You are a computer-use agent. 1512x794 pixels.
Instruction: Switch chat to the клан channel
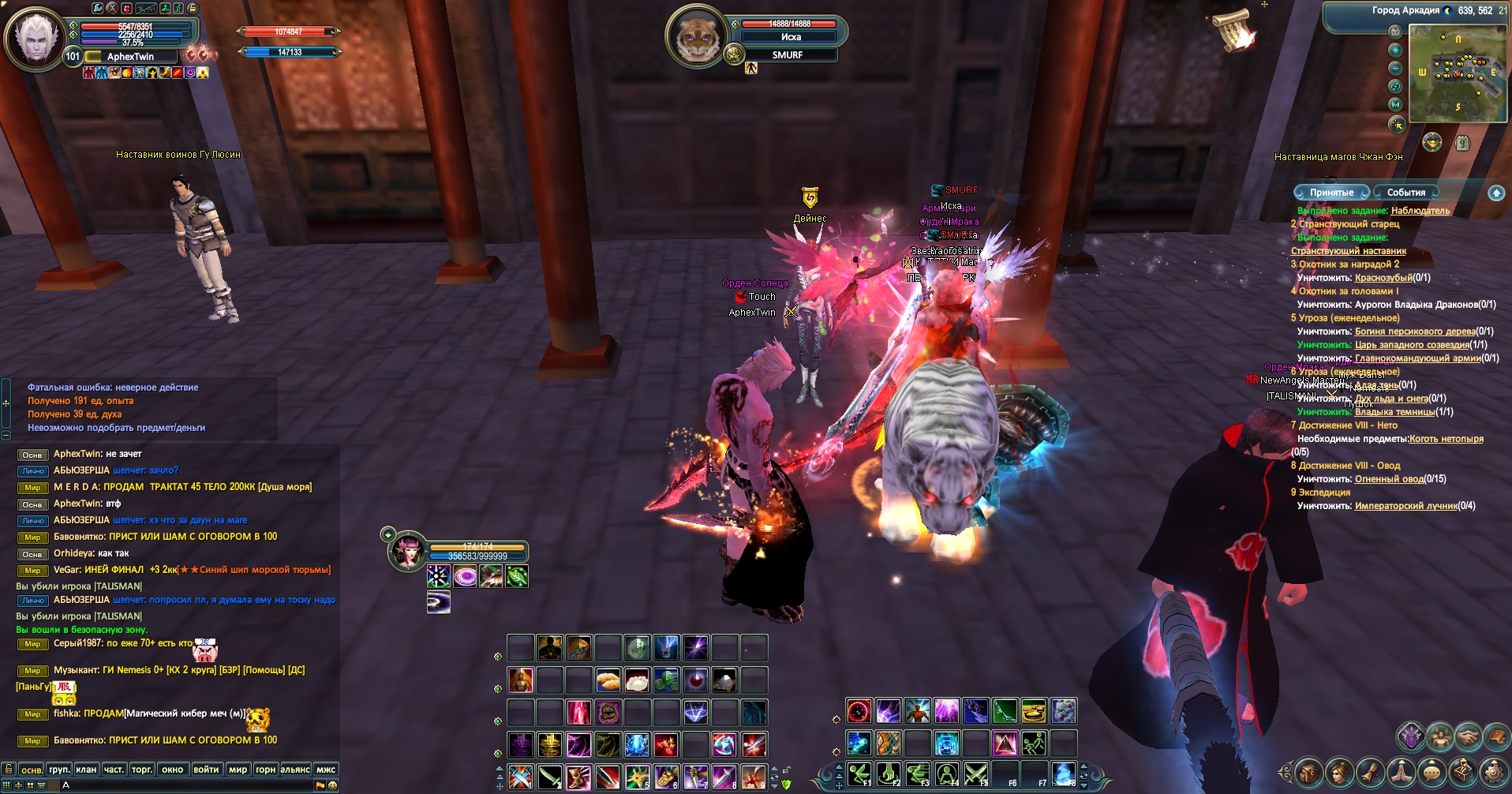tap(86, 770)
